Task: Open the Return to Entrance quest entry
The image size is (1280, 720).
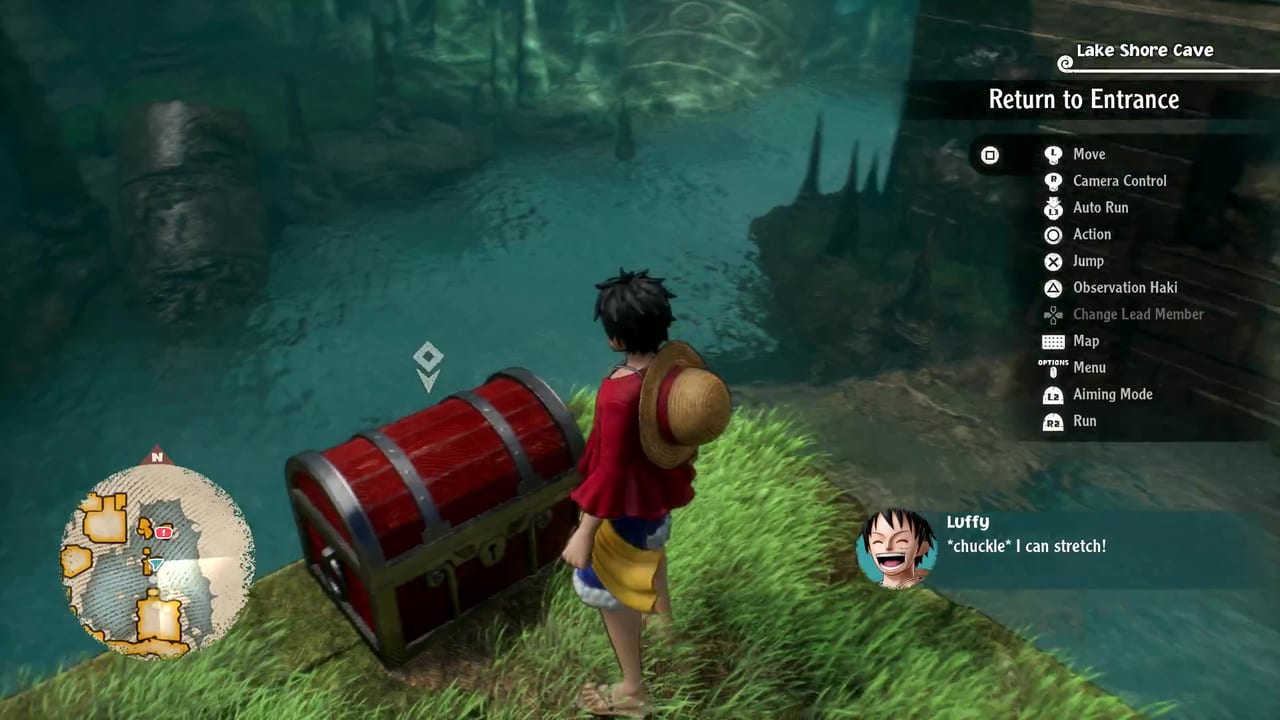Action: point(1084,100)
